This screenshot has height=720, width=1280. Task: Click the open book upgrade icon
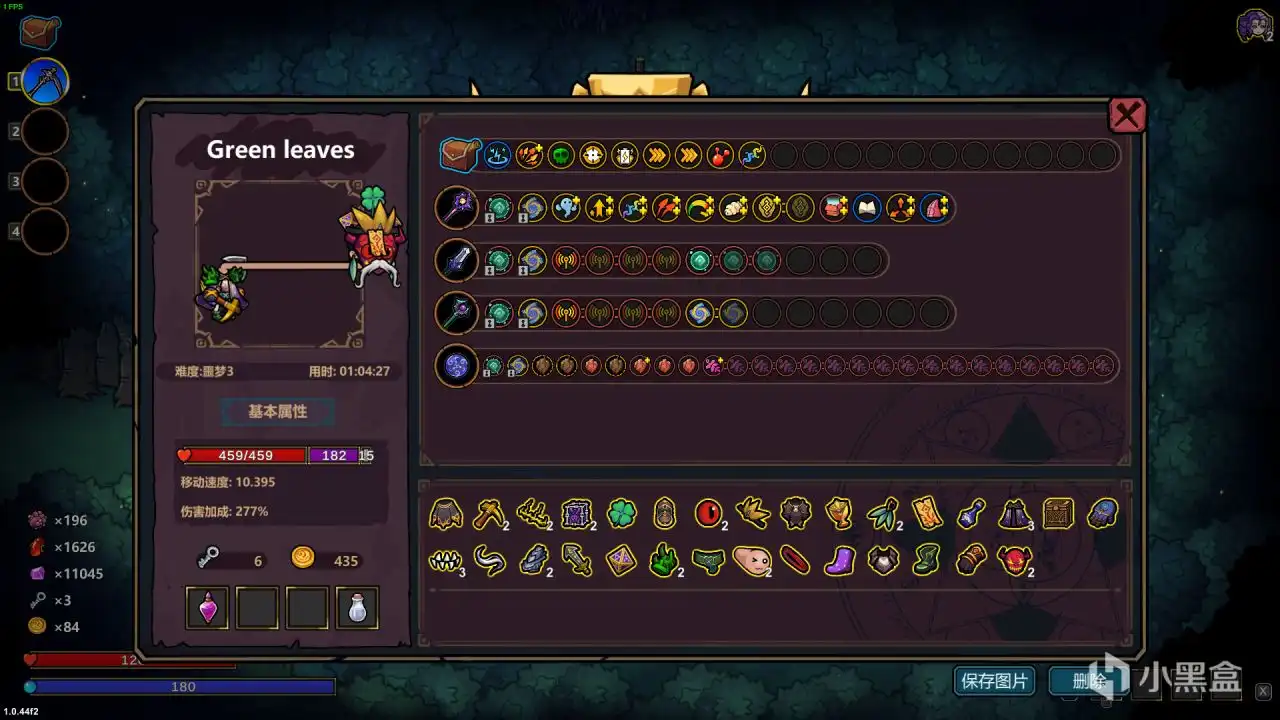(x=867, y=208)
